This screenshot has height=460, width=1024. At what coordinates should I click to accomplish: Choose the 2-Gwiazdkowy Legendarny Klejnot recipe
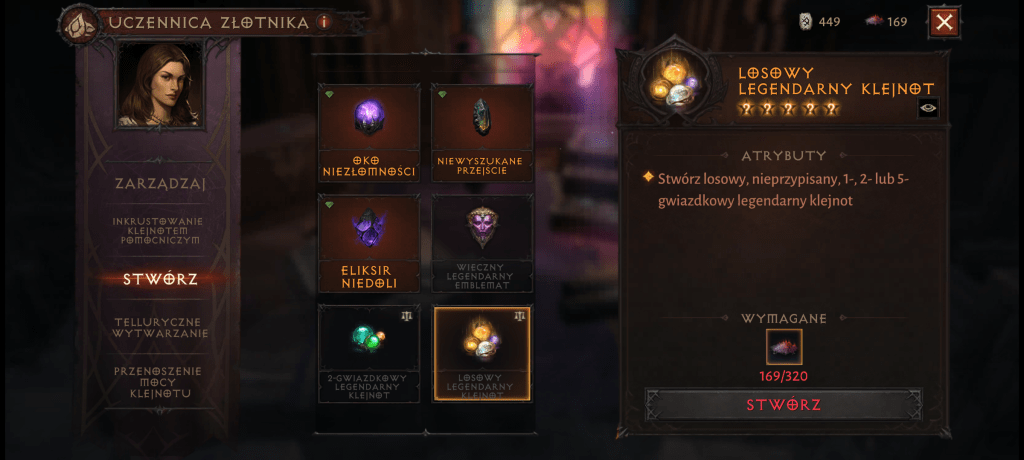click(369, 355)
